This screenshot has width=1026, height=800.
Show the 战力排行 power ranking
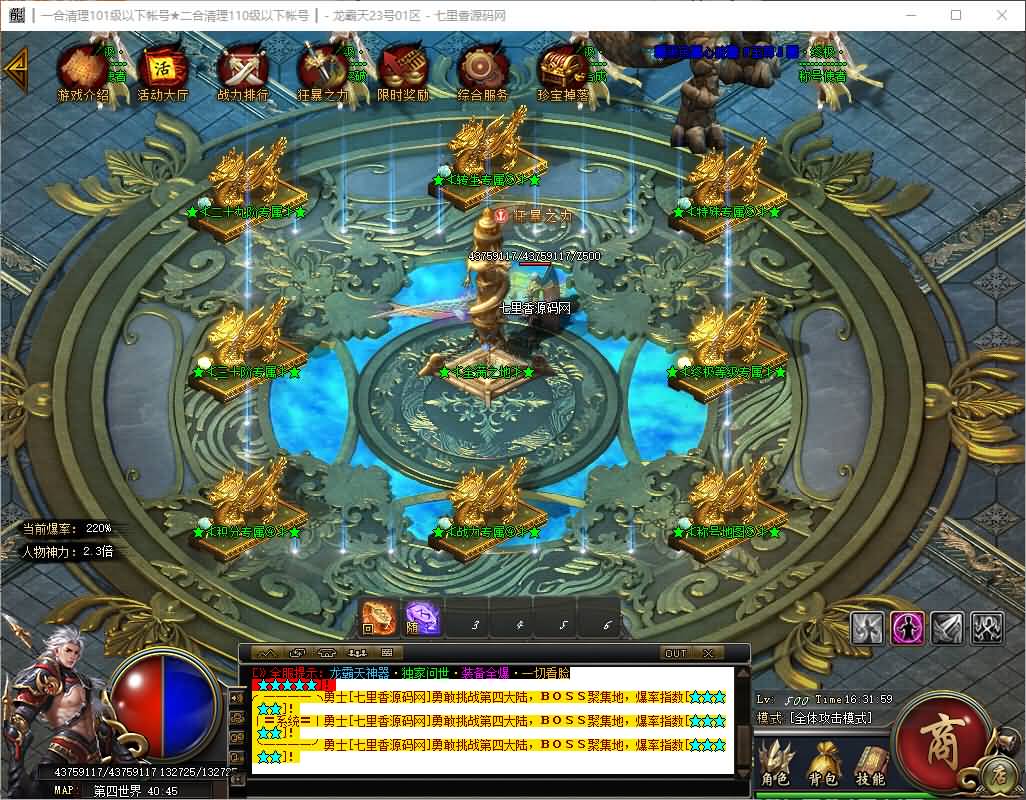(x=242, y=70)
